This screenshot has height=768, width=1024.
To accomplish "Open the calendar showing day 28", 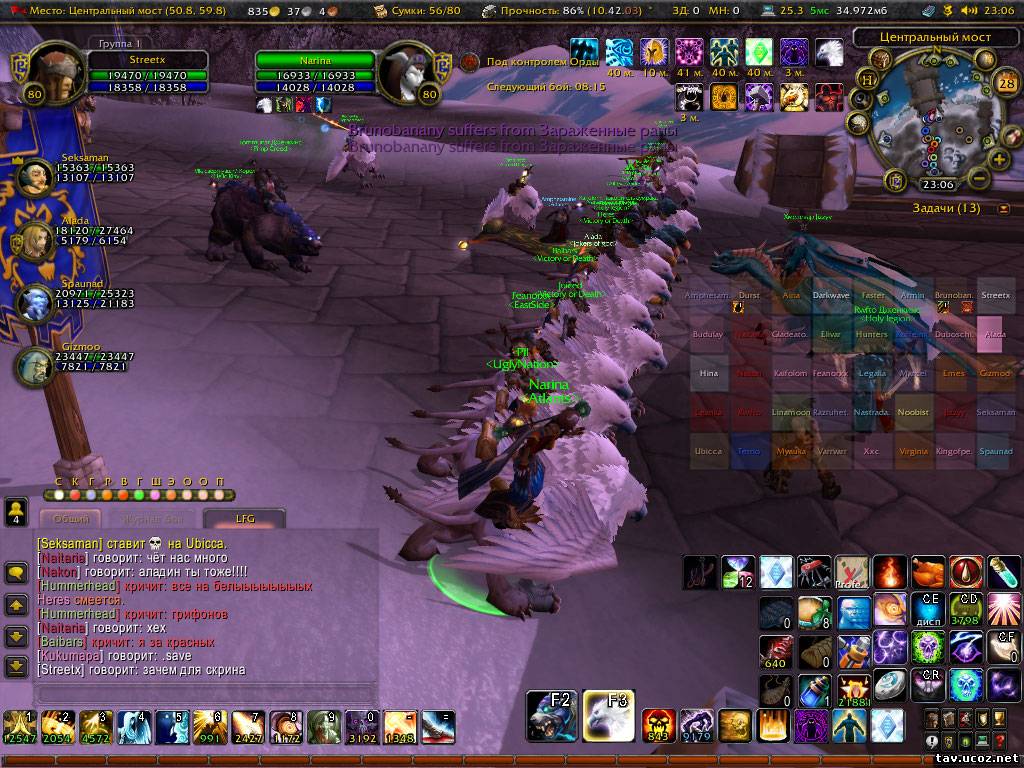I will [x=1006, y=83].
